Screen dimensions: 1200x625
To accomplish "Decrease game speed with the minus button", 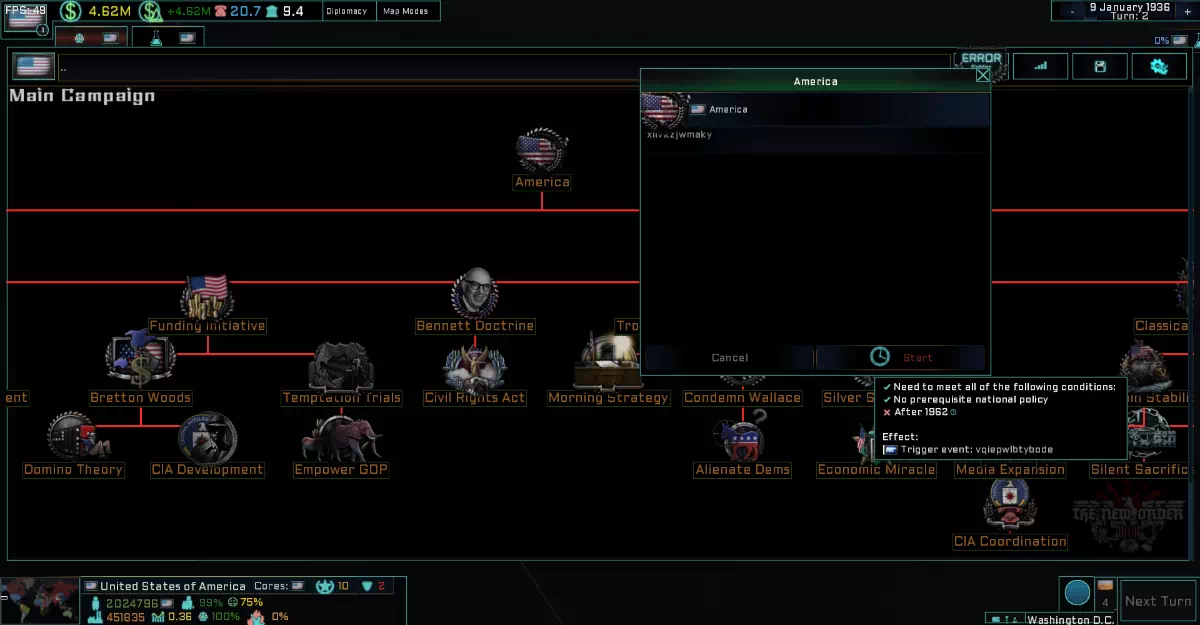I will point(1072,11).
